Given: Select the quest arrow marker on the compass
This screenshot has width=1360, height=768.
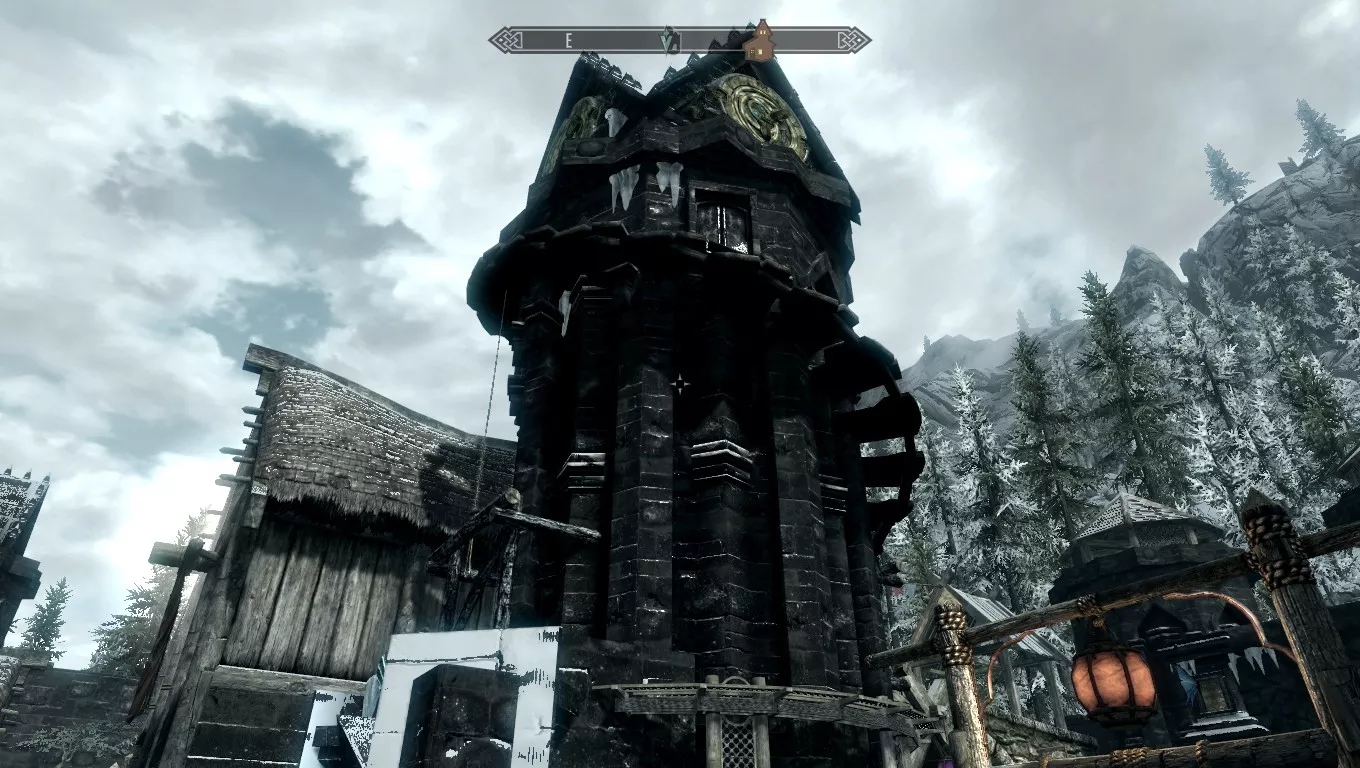Looking at the screenshot, I should tap(669, 41).
